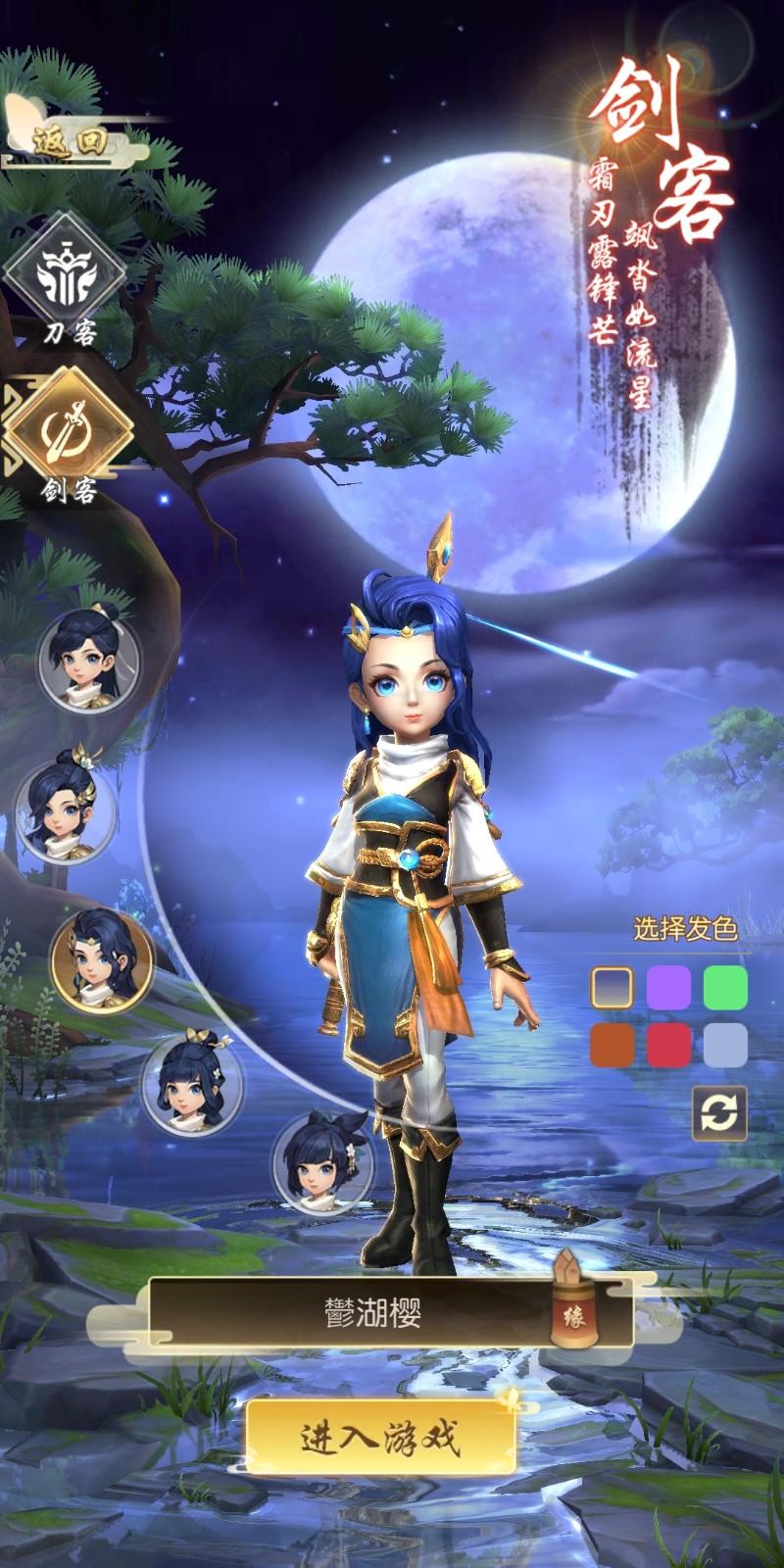Randomize the name with the 缘 button
The width and height of the screenshot is (784, 1568).
click(568, 1313)
